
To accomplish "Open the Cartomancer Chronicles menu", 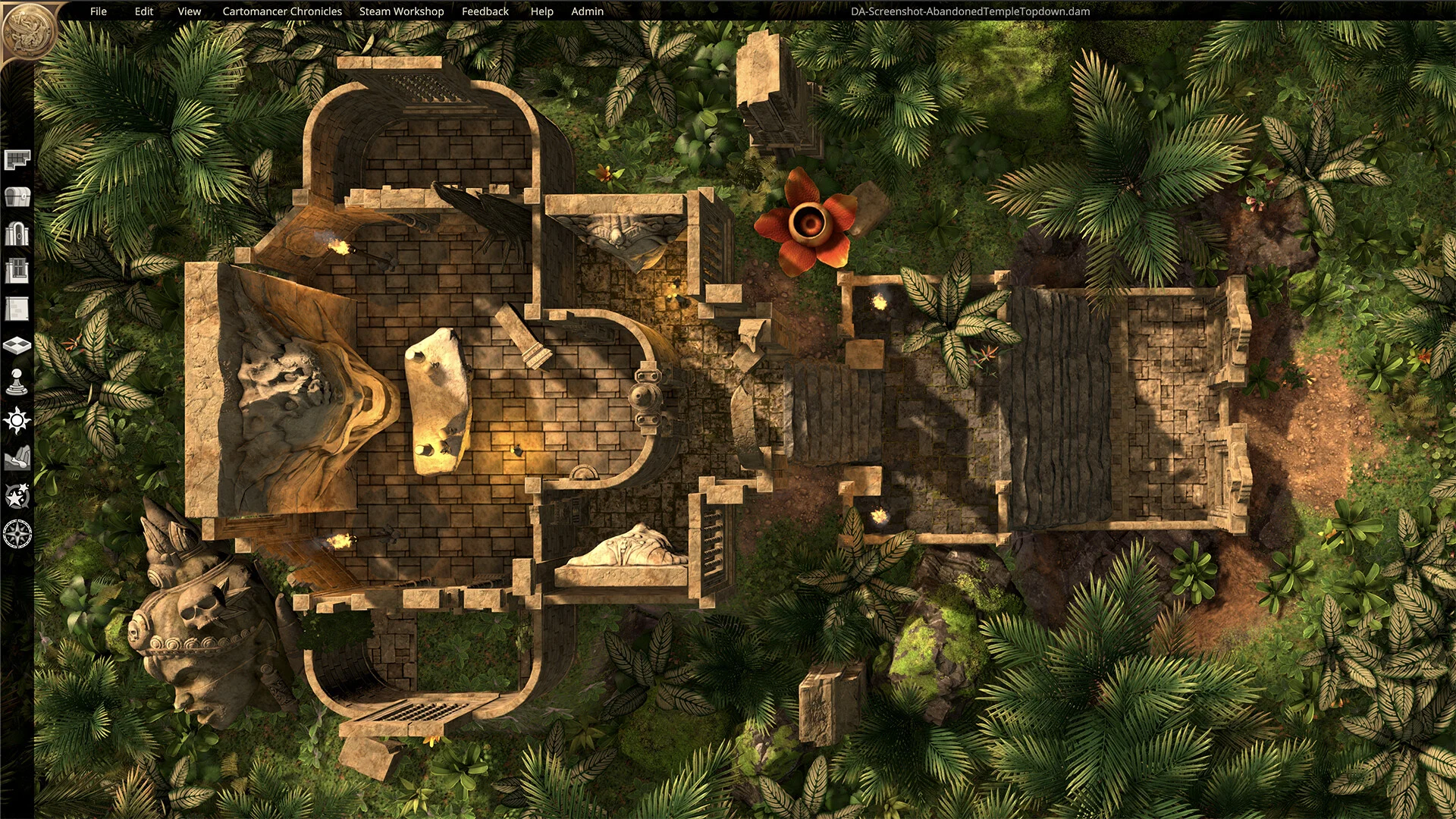I will click(x=282, y=11).
